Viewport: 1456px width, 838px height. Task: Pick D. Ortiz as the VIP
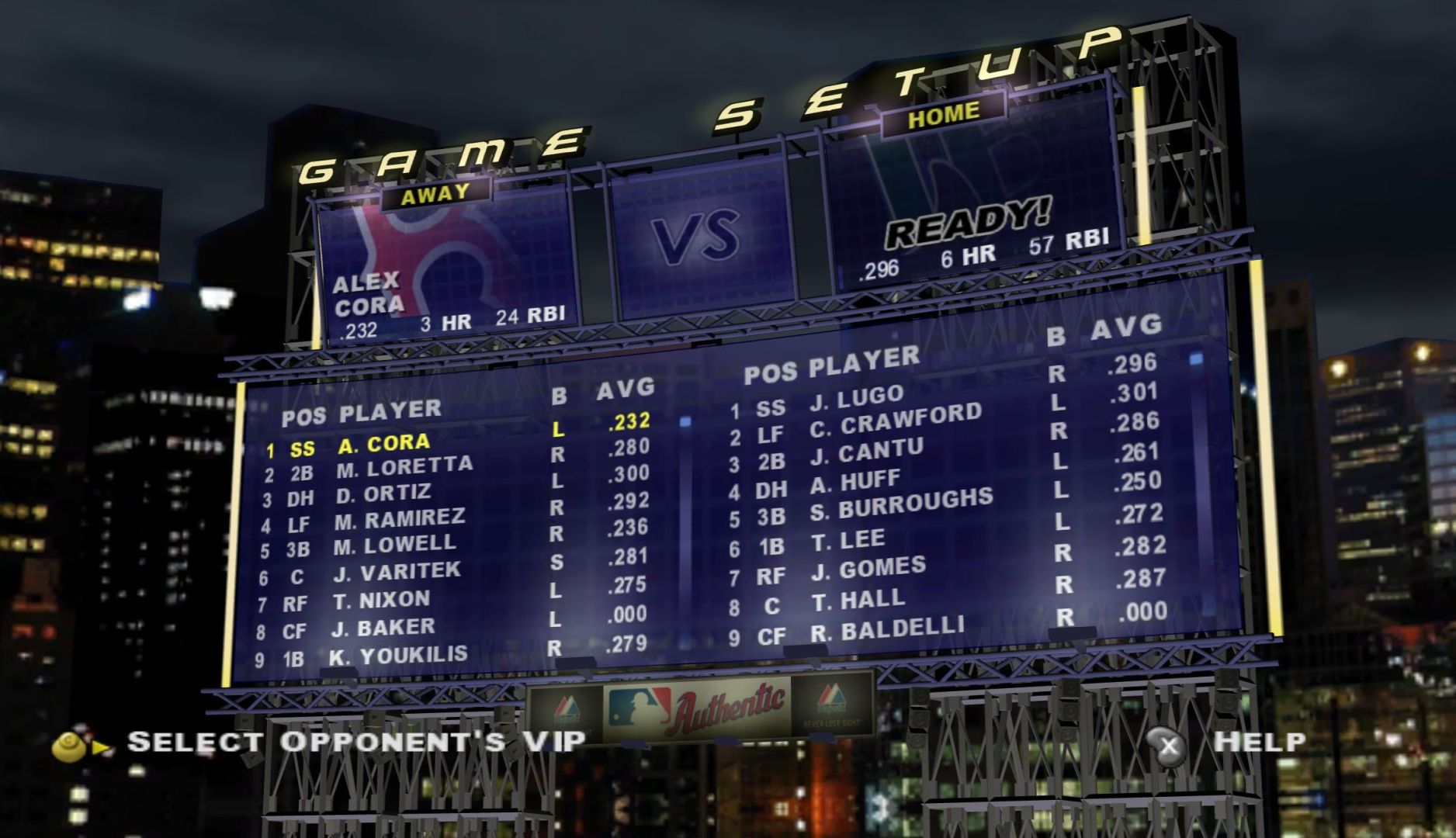pos(383,494)
